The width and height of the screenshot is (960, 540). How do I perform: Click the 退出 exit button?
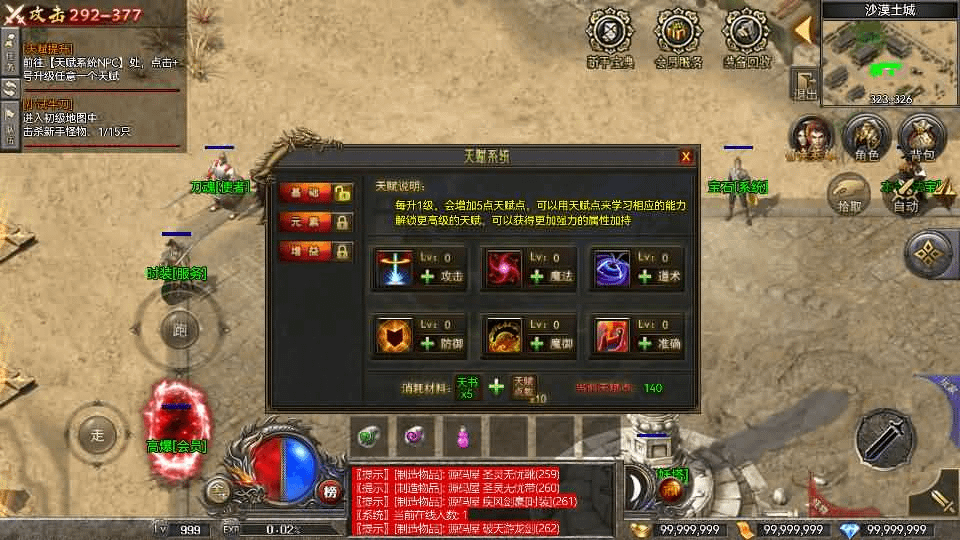pos(804,84)
